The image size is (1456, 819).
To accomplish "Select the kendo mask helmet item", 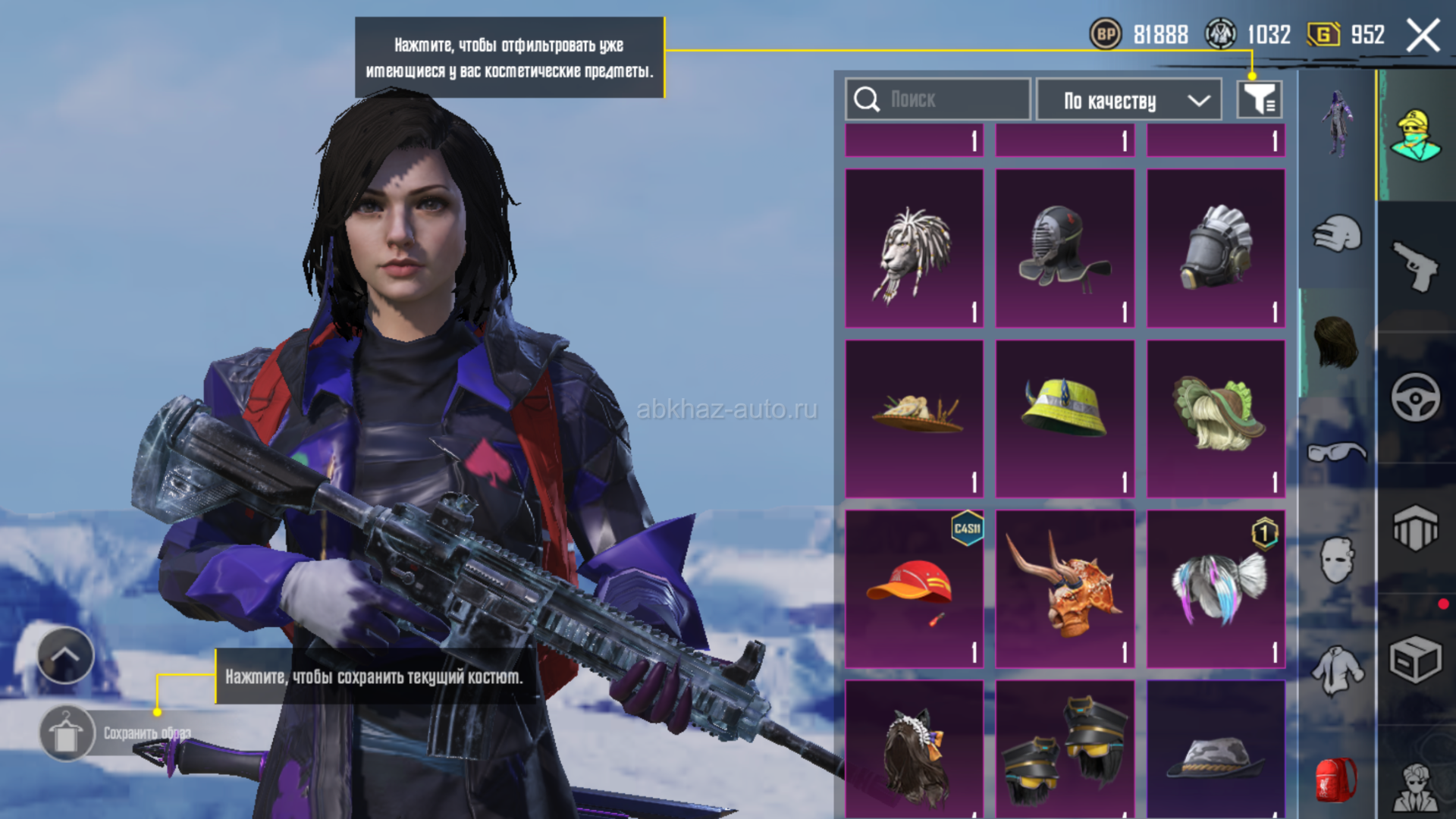I will (x=1065, y=249).
